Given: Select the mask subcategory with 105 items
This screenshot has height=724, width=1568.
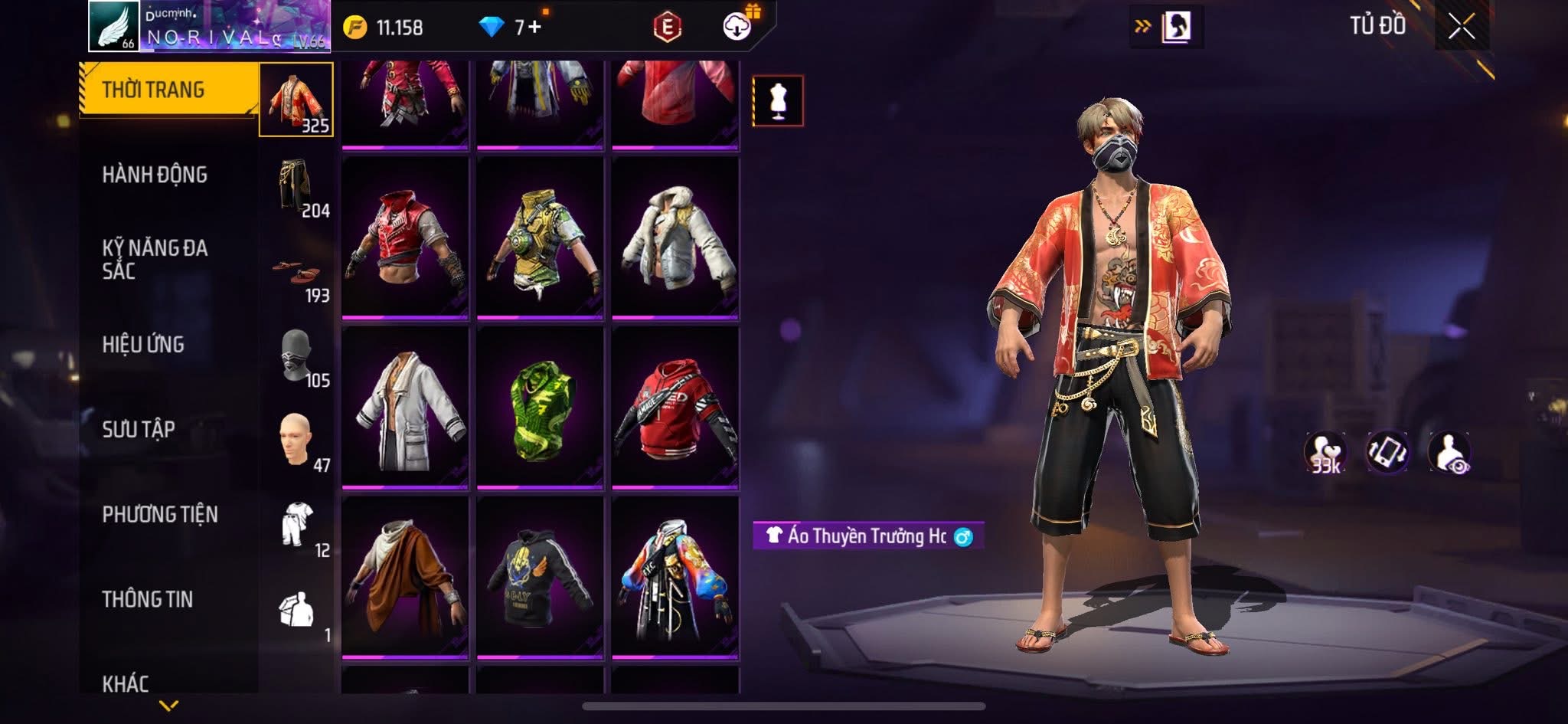Looking at the screenshot, I should [296, 357].
